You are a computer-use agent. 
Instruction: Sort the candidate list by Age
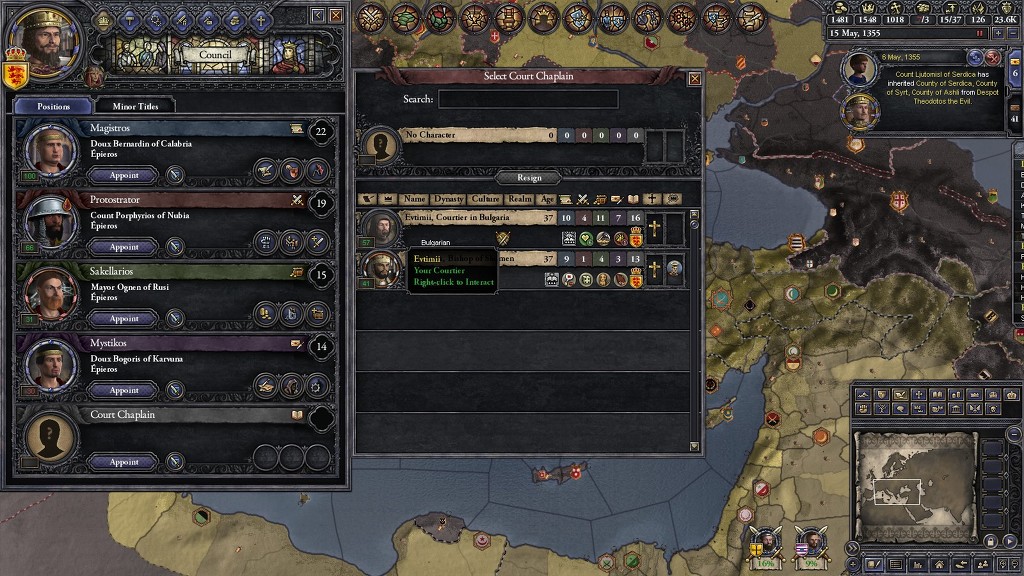click(547, 199)
